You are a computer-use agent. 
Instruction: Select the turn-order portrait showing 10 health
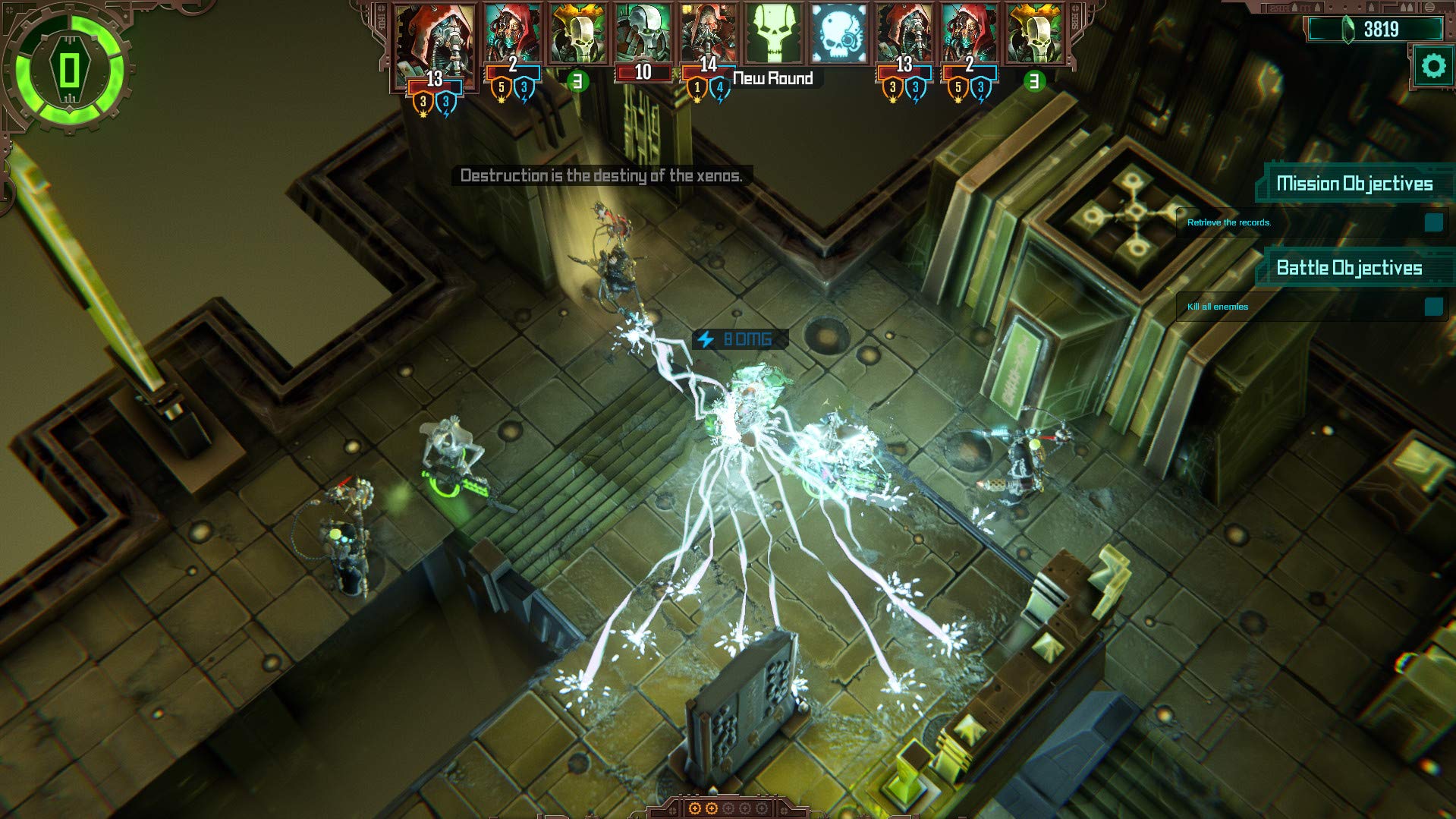[642, 38]
